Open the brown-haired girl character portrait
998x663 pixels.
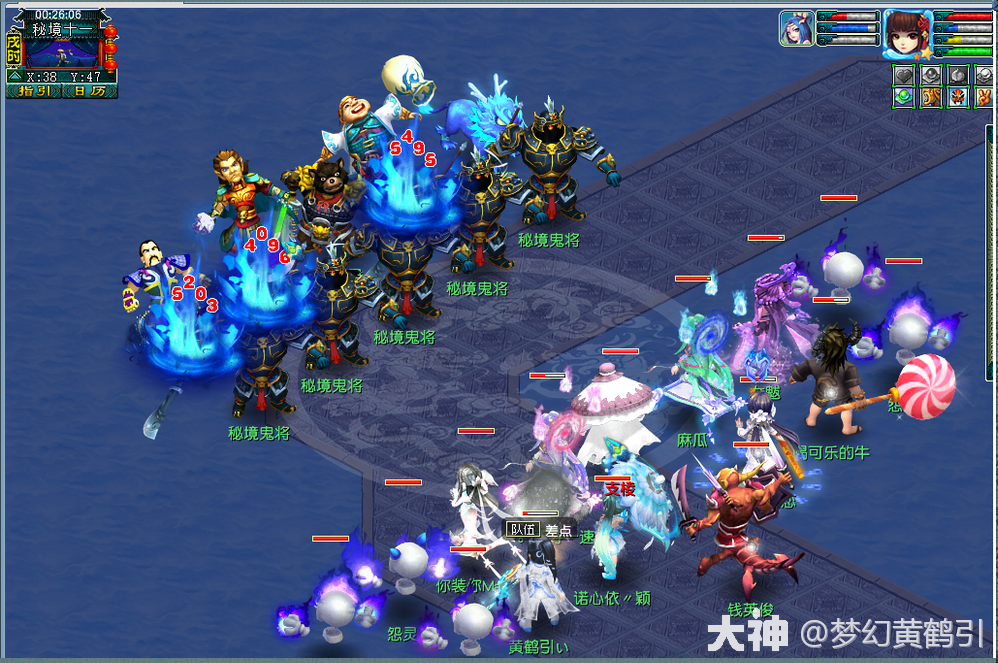pyautogui.click(x=907, y=30)
